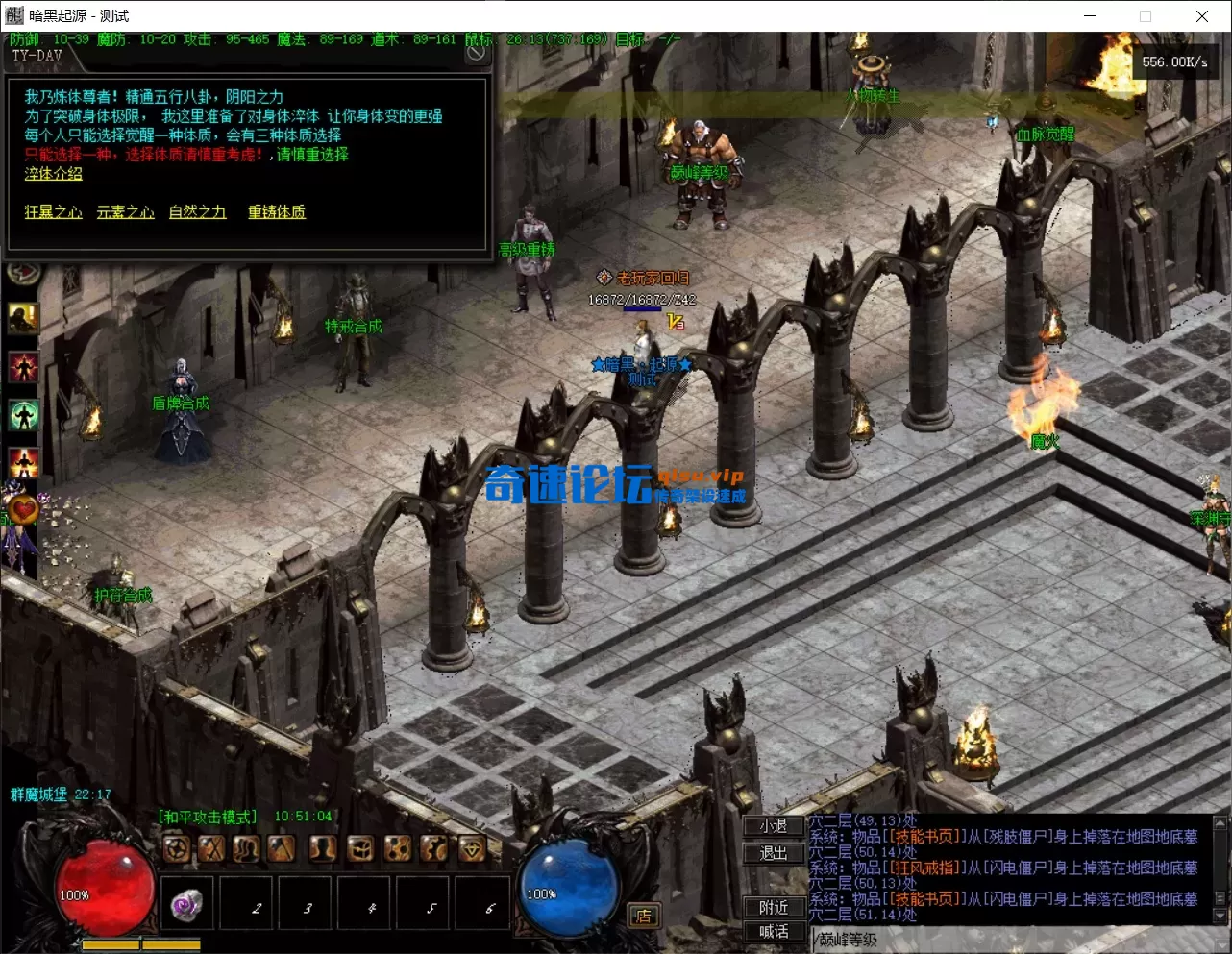Viewport: 1232px width, 954px height.
Task: Switch chat to 附近 nearby channel
Action: pyautogui.click(x=774, y=907)
